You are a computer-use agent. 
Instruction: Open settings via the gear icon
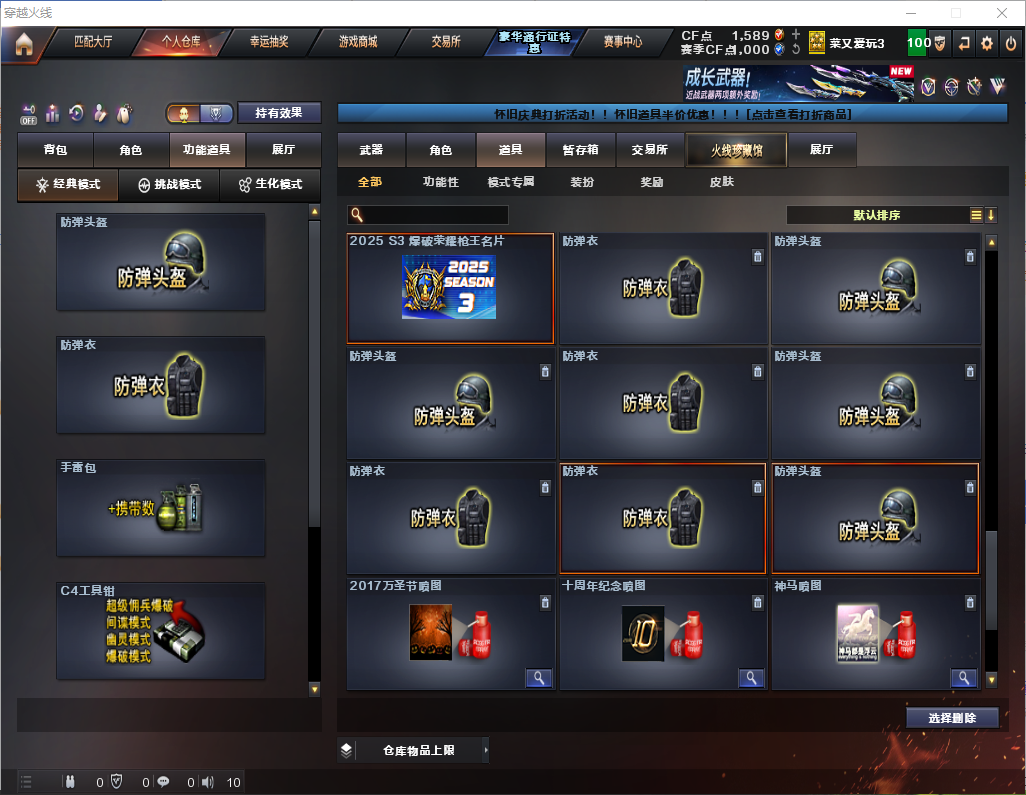tap(987, 43)
